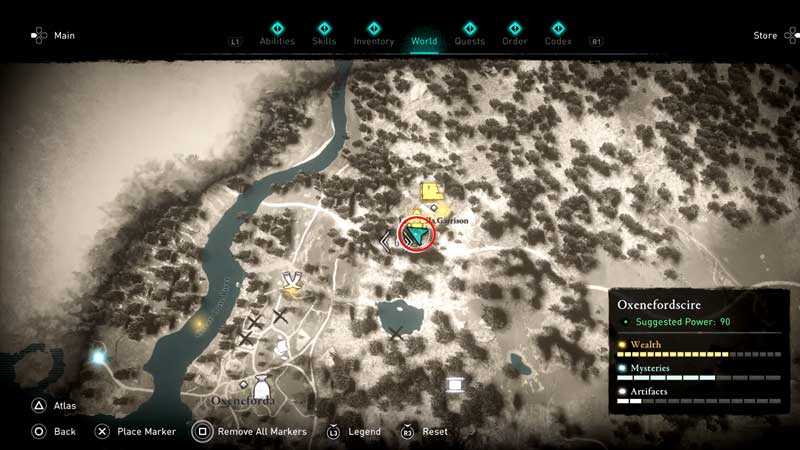The height and width of the screenshot is (450, 800).
Task: Select the World tab
Action: tap(424, 41)
